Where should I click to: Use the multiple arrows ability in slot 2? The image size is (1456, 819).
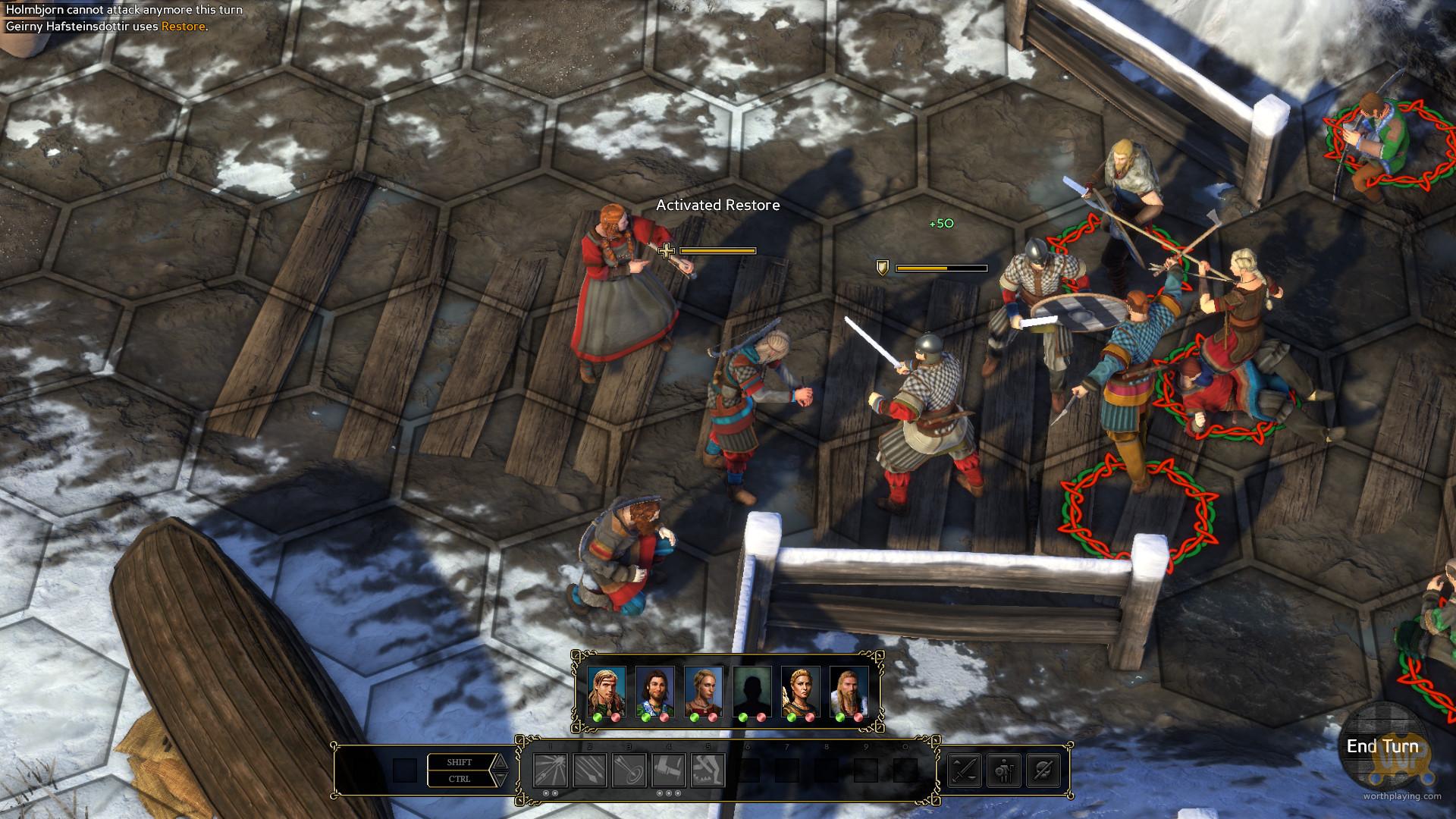(590, 770)
